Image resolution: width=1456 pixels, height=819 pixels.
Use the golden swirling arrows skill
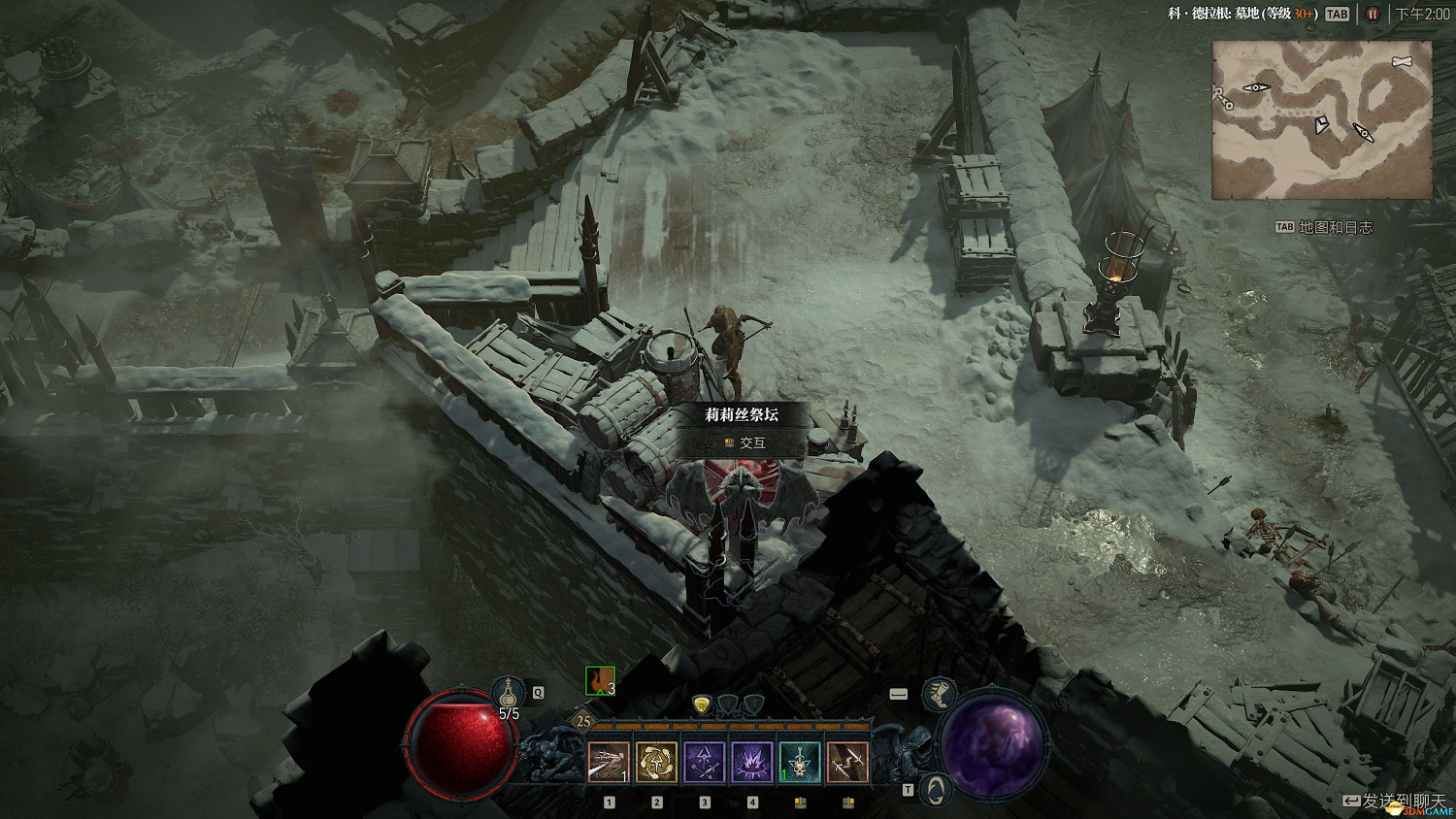pyautogui.click(x=656, y=762)
